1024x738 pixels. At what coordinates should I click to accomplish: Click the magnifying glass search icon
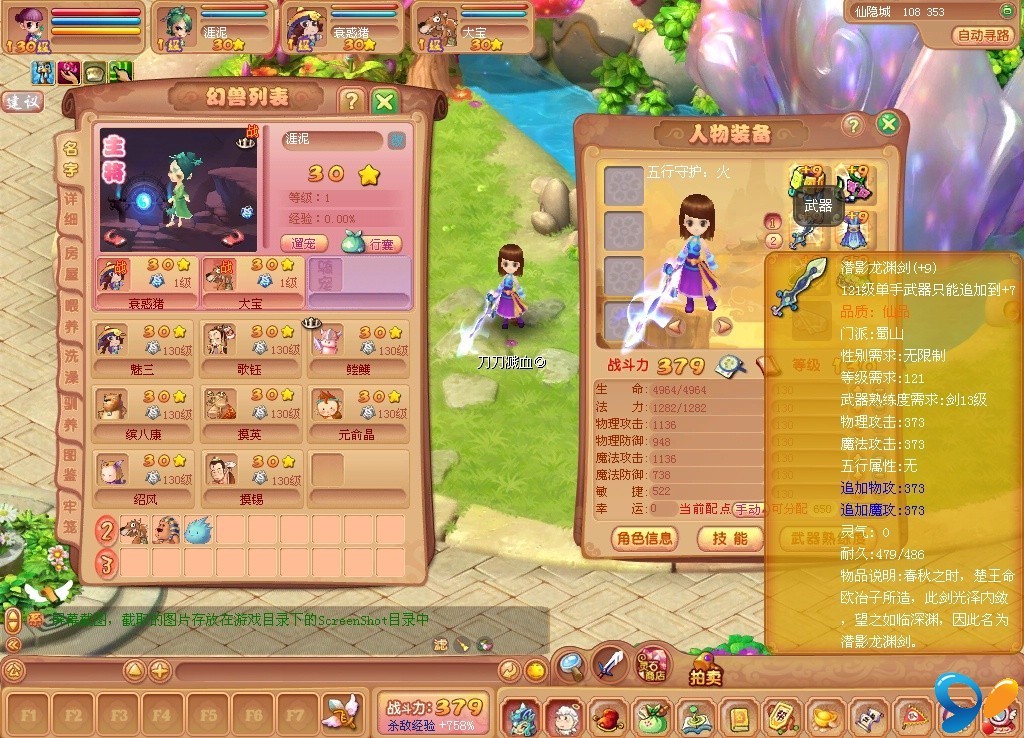coord(571,663)
